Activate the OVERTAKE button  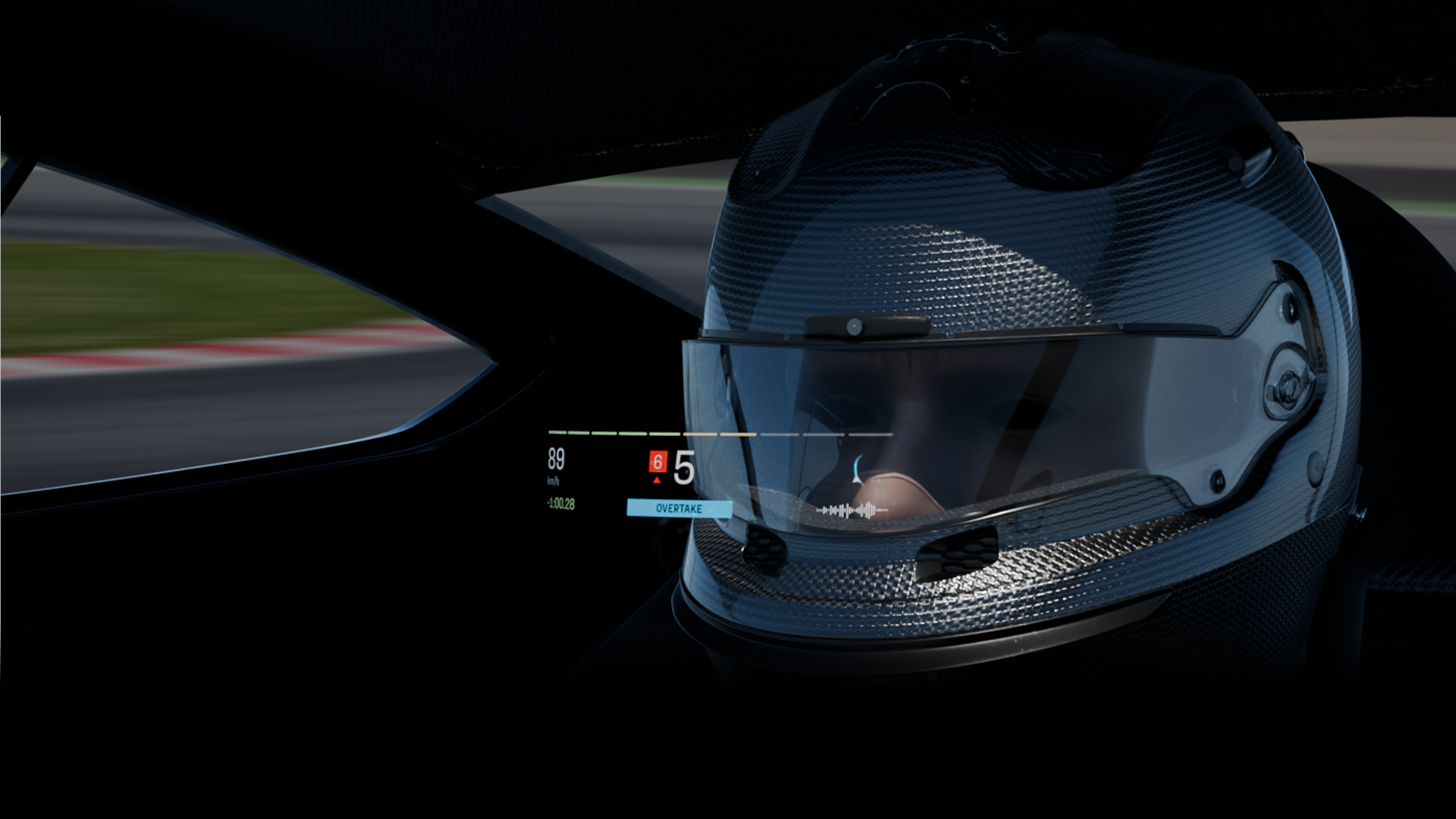click(679, 509)
